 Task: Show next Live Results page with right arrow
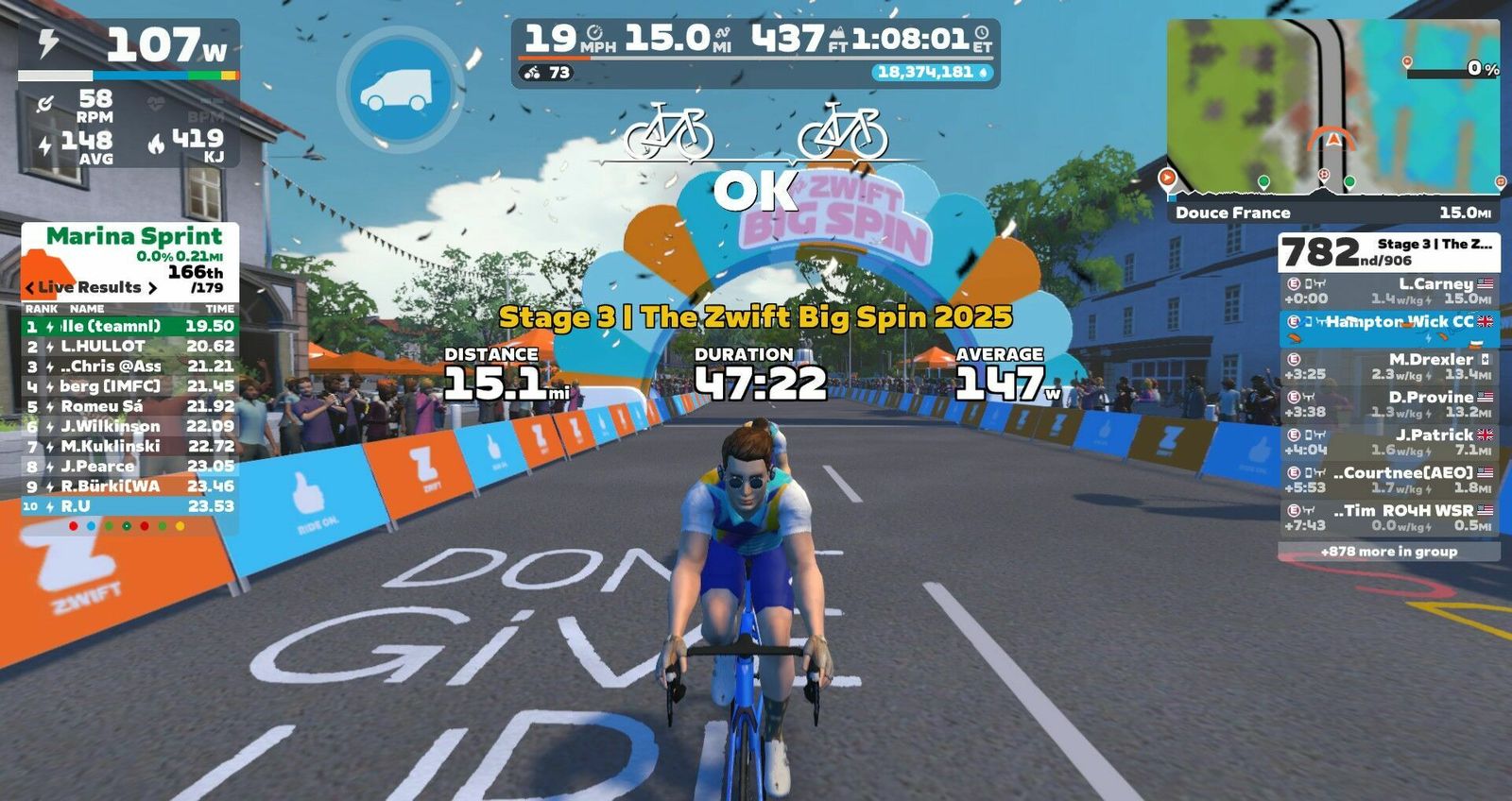tap(152, 288)
